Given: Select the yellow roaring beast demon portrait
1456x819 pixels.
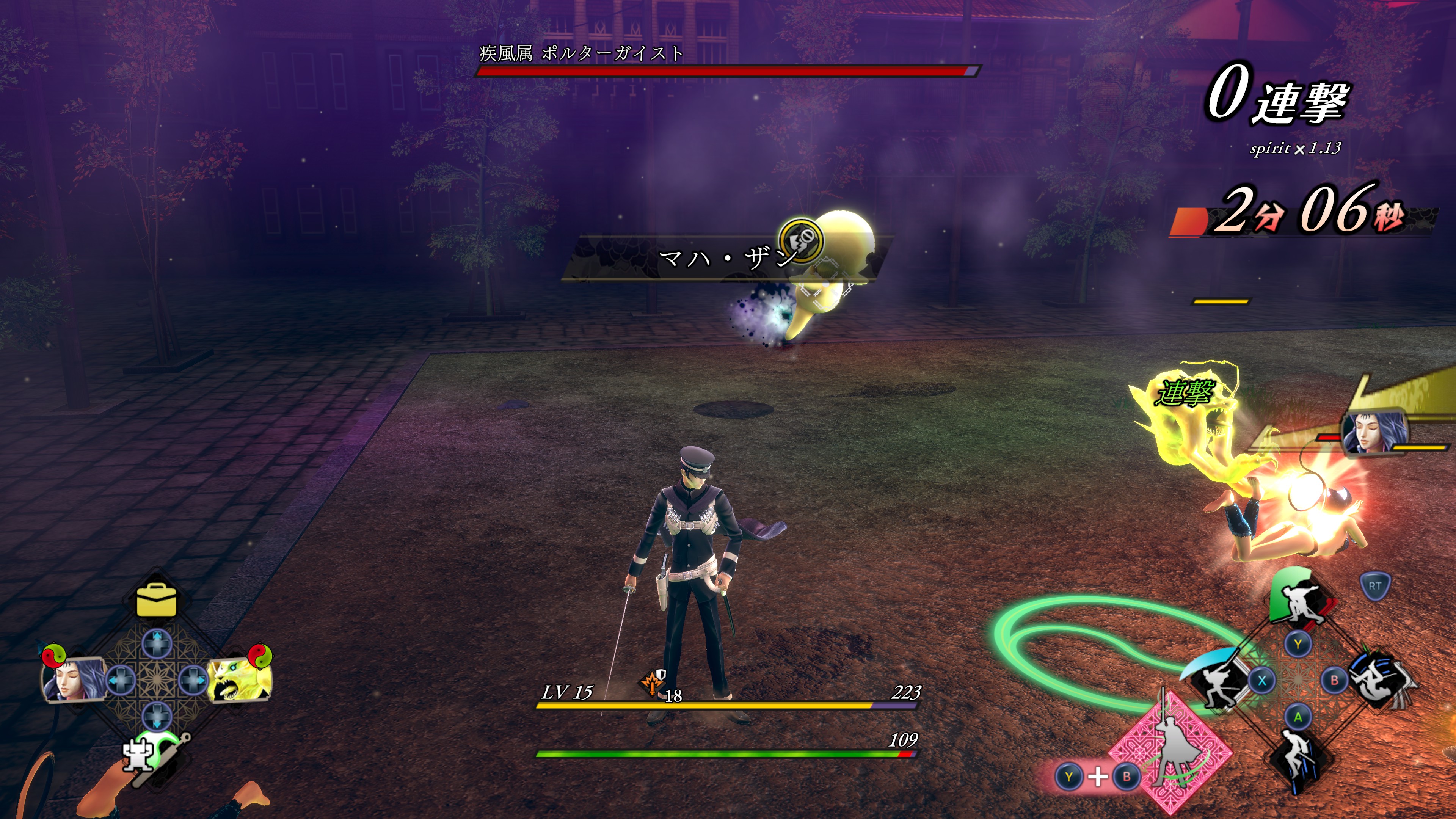Looking at the screenshot, I should [x=238, y=679].
